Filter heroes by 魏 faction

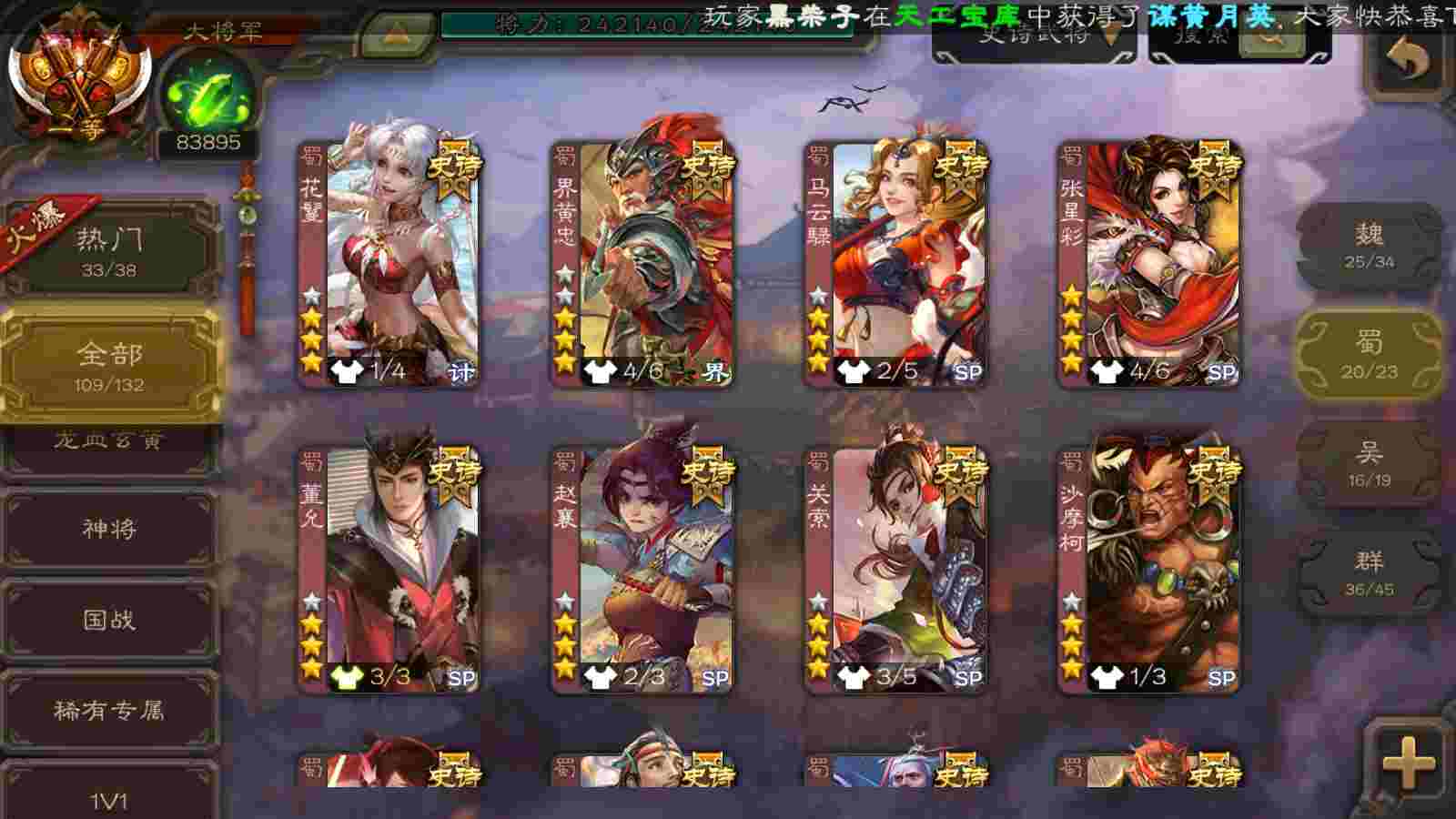1369,246
